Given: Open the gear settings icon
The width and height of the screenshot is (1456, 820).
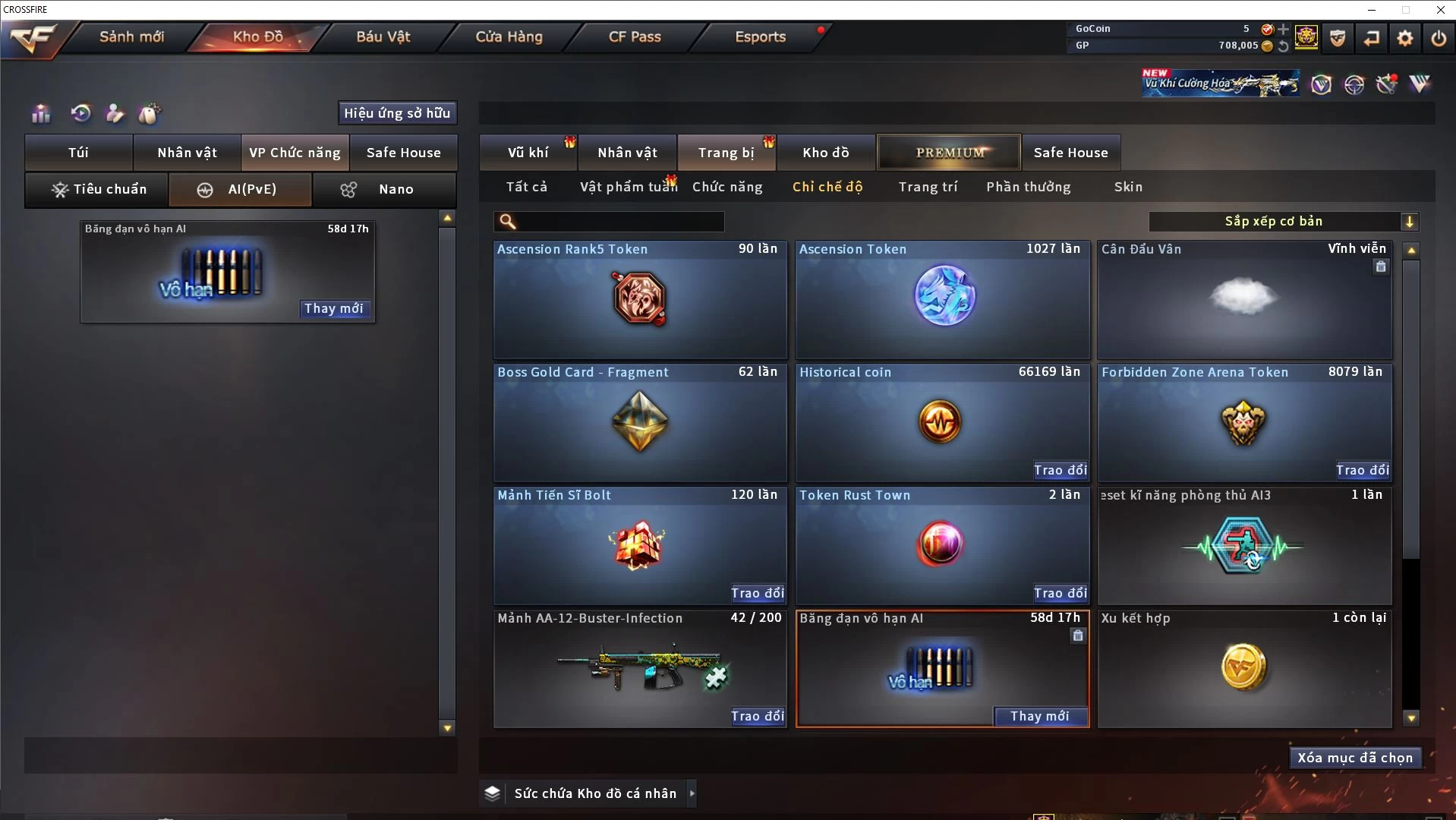Looking at the screenshot, I should click(1405, 38).
